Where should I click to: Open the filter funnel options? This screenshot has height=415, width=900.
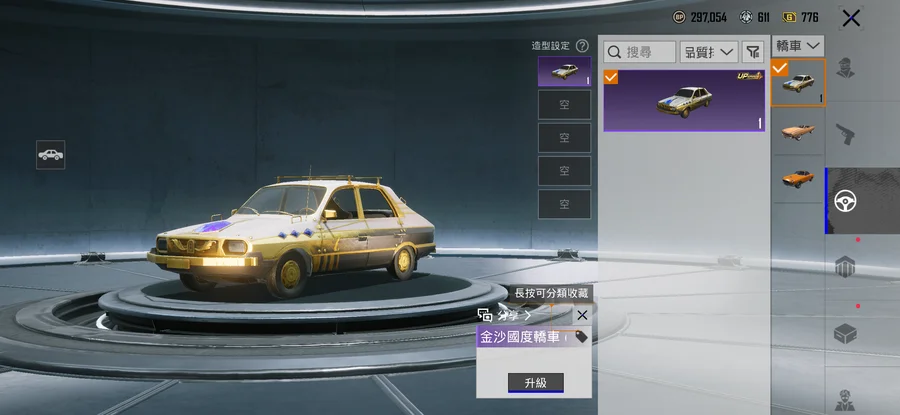point(752,51)
